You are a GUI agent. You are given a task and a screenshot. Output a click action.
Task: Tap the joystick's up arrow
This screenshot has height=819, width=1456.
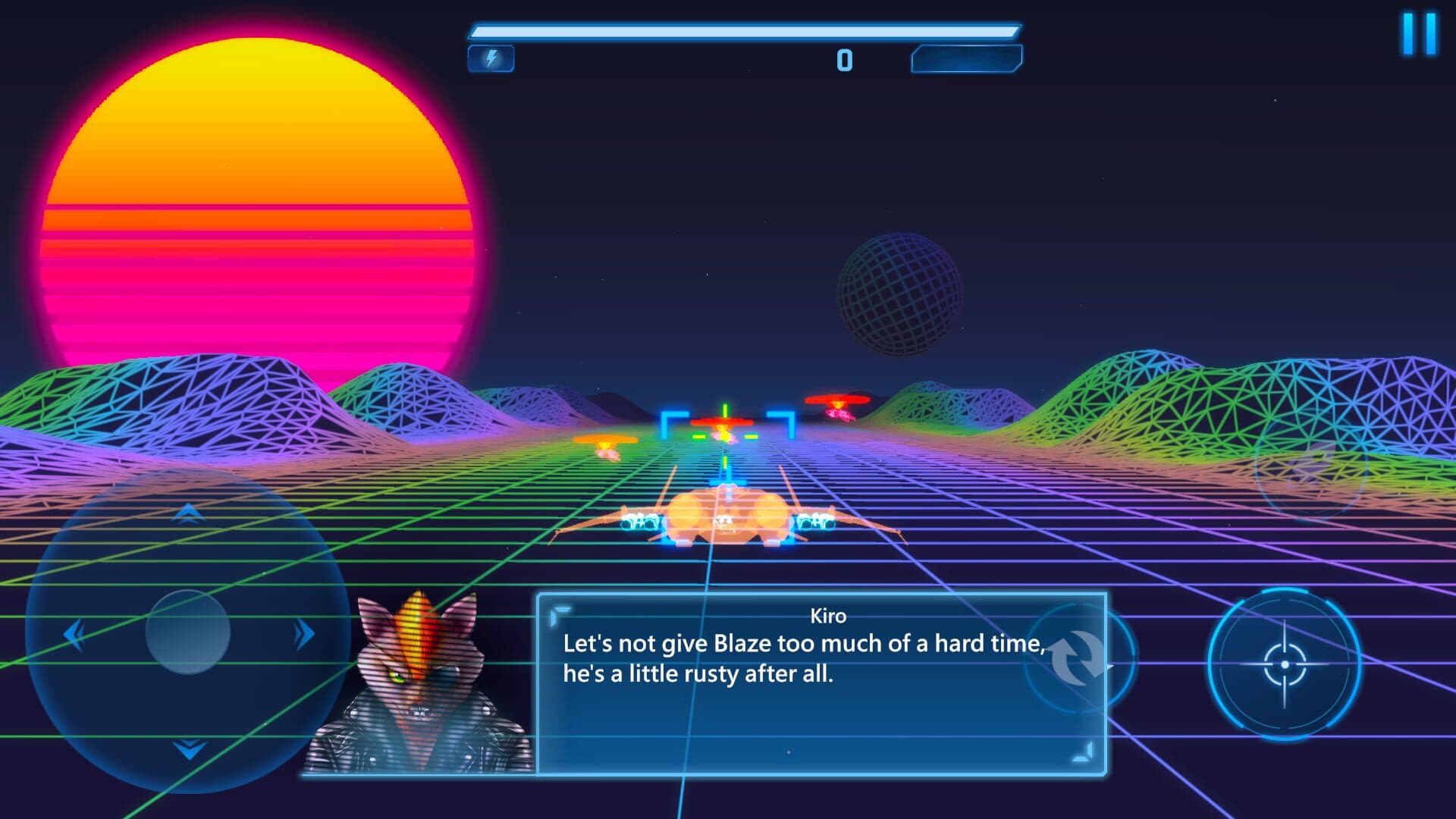coord(187,514)
